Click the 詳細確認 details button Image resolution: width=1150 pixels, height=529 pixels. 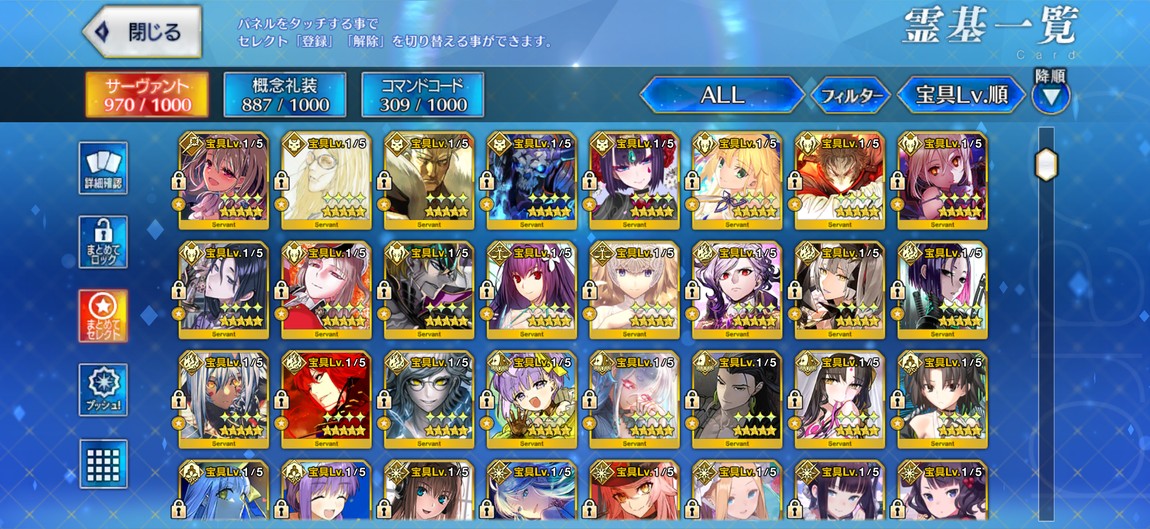point(103,167)
